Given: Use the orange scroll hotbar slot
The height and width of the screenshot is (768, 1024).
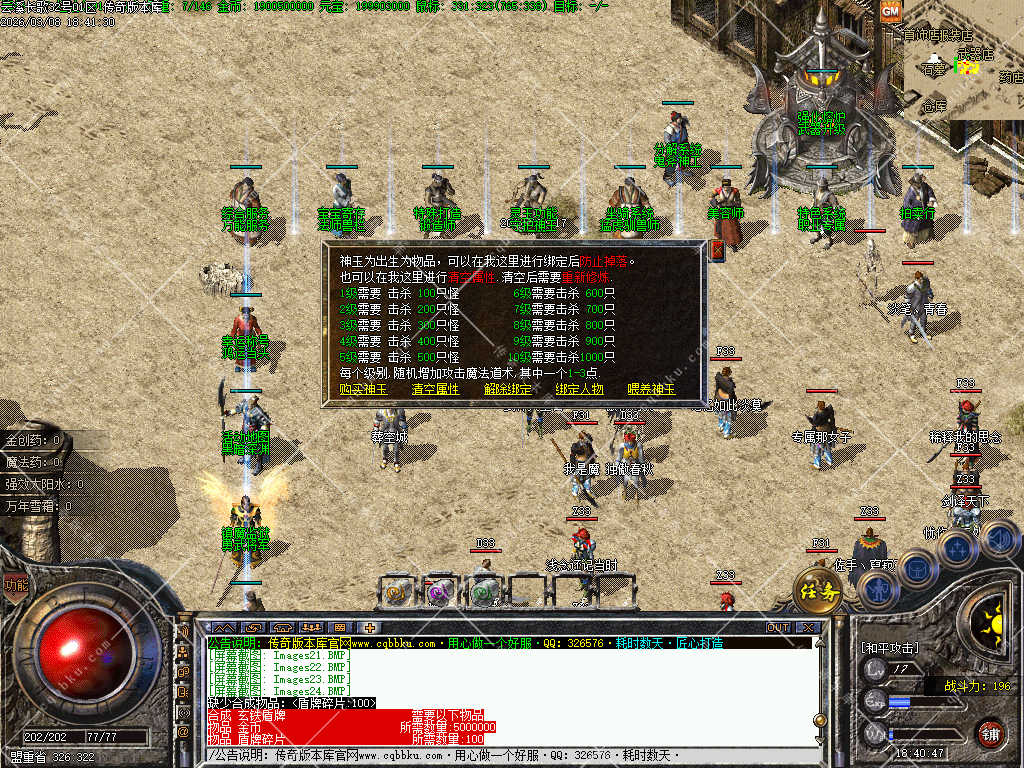Looking at the screenshot, I should click(x=395, y=592).
